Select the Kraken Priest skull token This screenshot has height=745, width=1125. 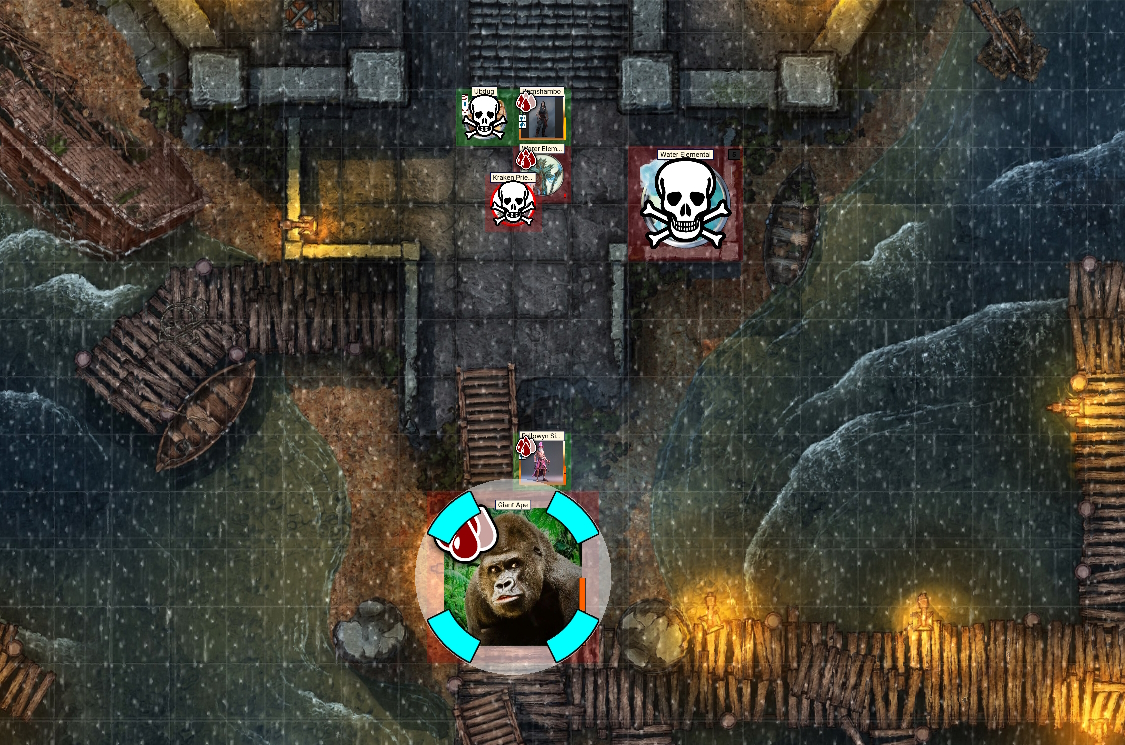click(x=513, y=203)
